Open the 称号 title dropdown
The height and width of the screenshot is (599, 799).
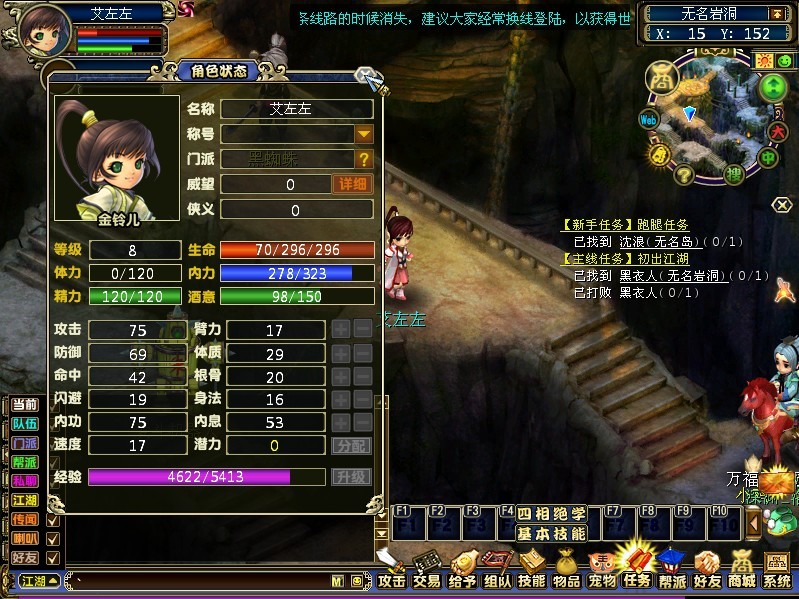[364, 134]
